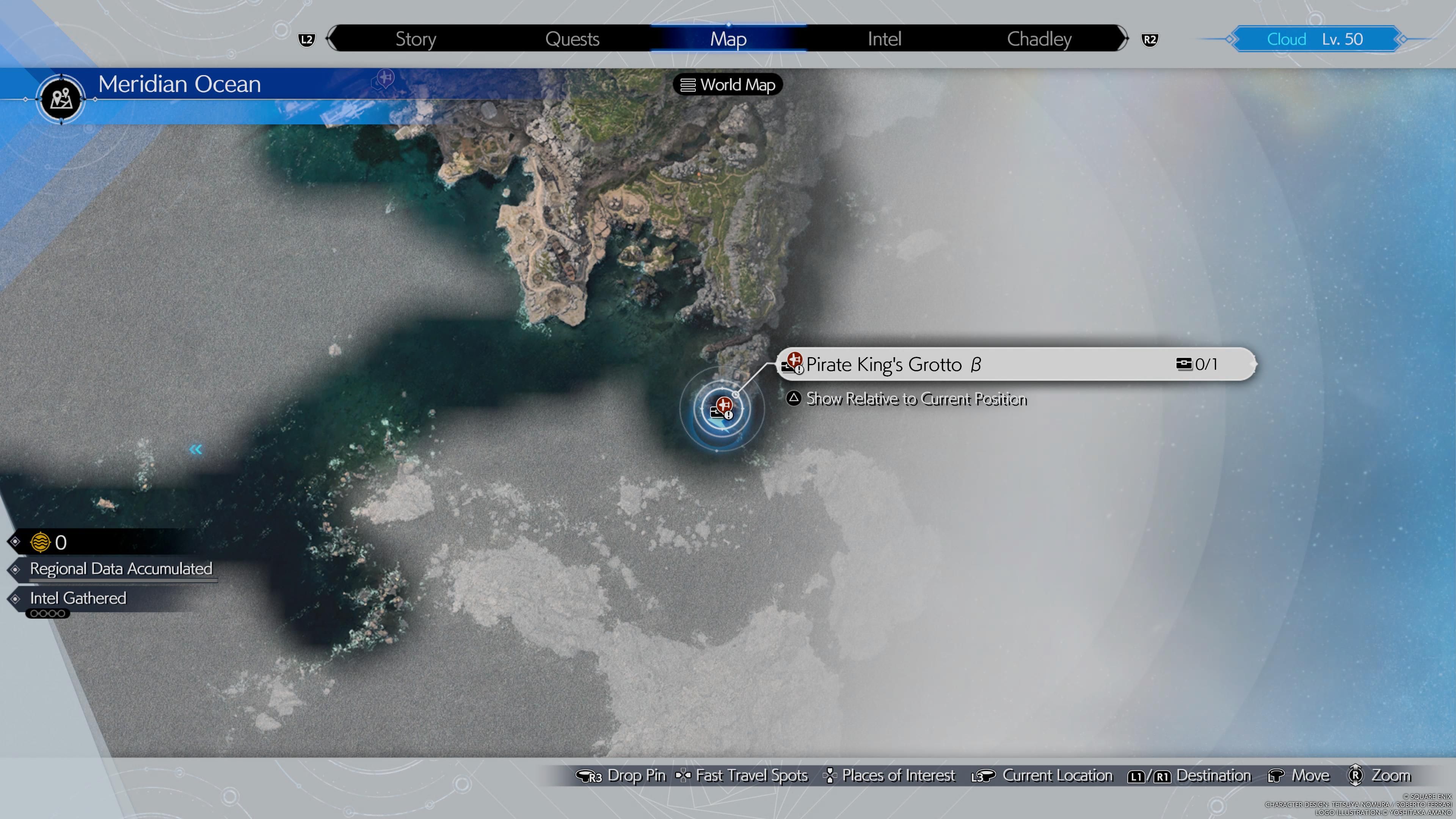
Task: Show the Regional Data Accumulated panel
Action: point(121,569)
